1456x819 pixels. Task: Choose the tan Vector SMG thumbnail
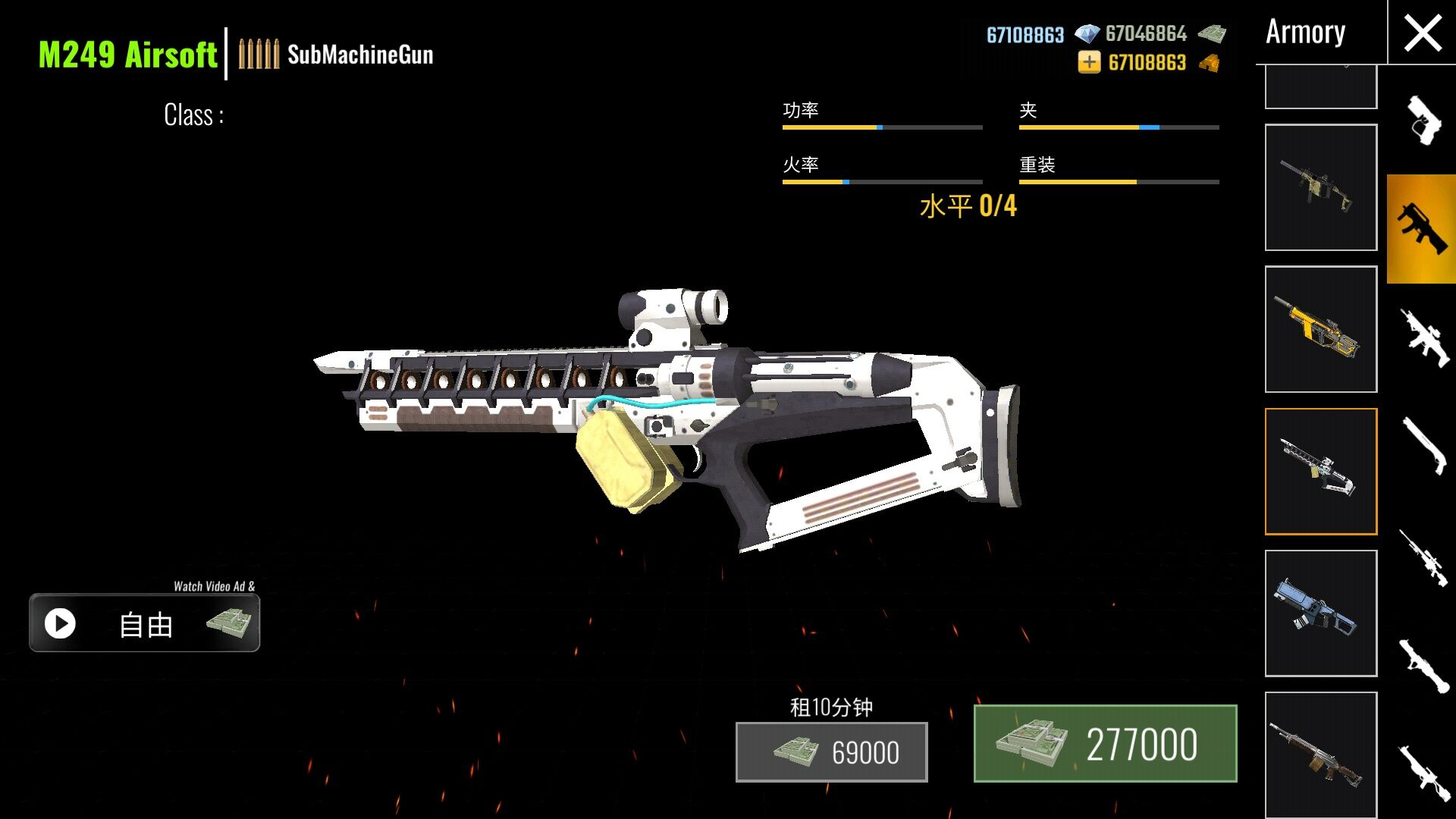(1320, 187)
